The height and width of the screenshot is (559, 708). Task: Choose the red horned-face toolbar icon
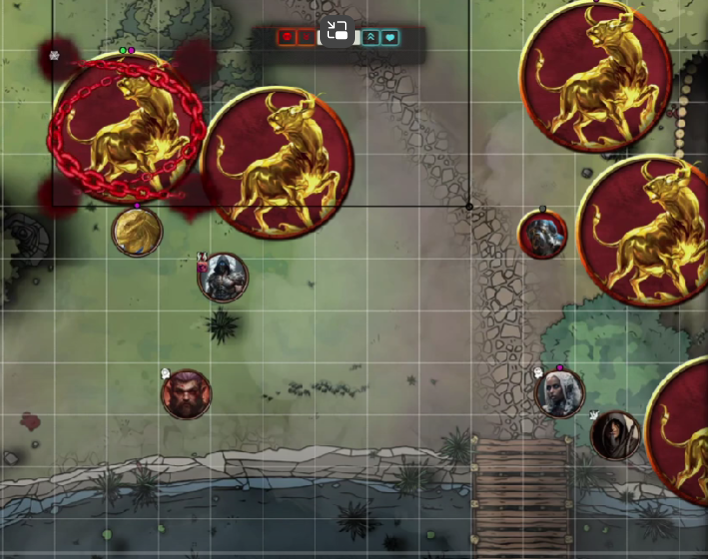pyautogui.click(x=306, y=38)
